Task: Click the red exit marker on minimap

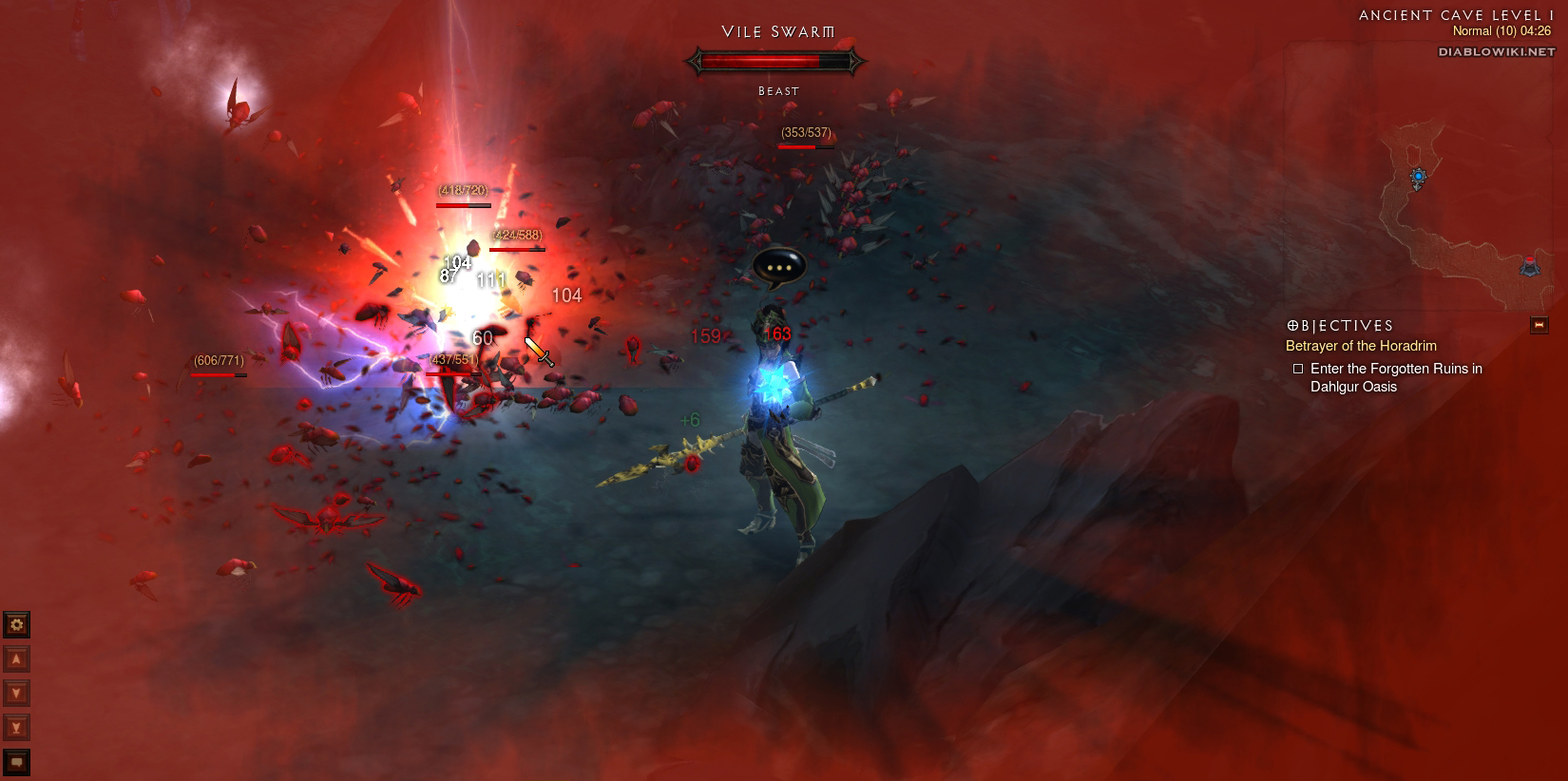Action: point(1529,265)
